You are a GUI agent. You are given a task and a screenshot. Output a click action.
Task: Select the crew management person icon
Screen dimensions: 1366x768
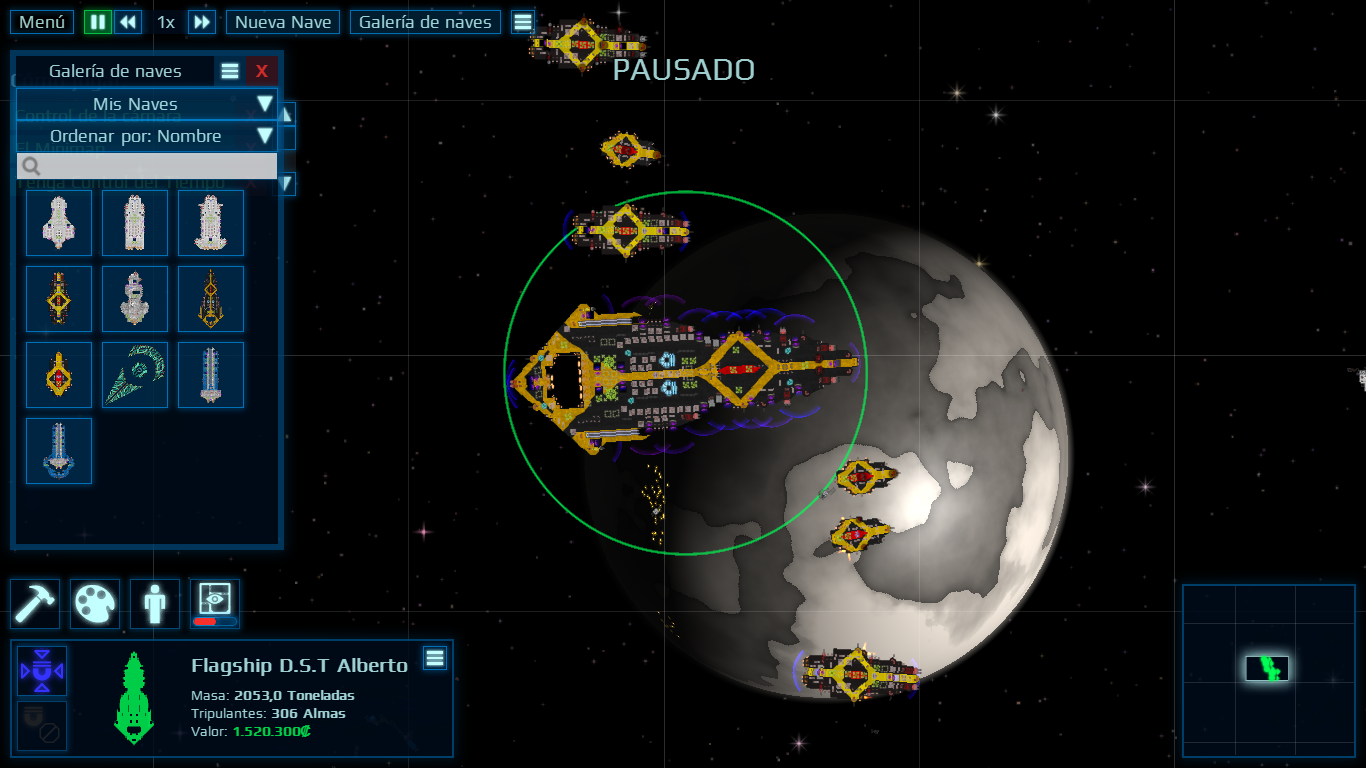(155, 603)
